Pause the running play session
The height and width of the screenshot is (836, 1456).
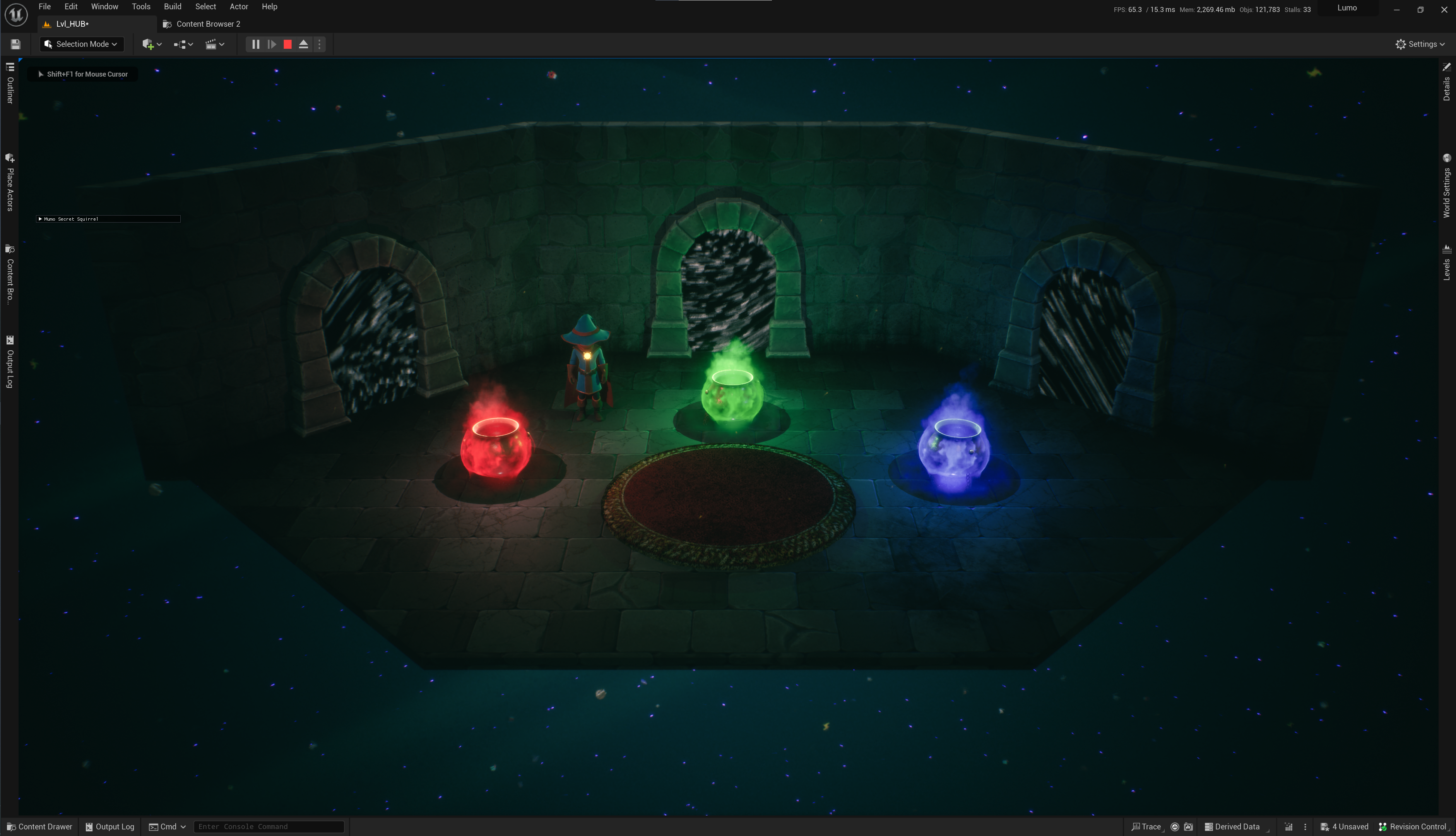pos(256,44)
